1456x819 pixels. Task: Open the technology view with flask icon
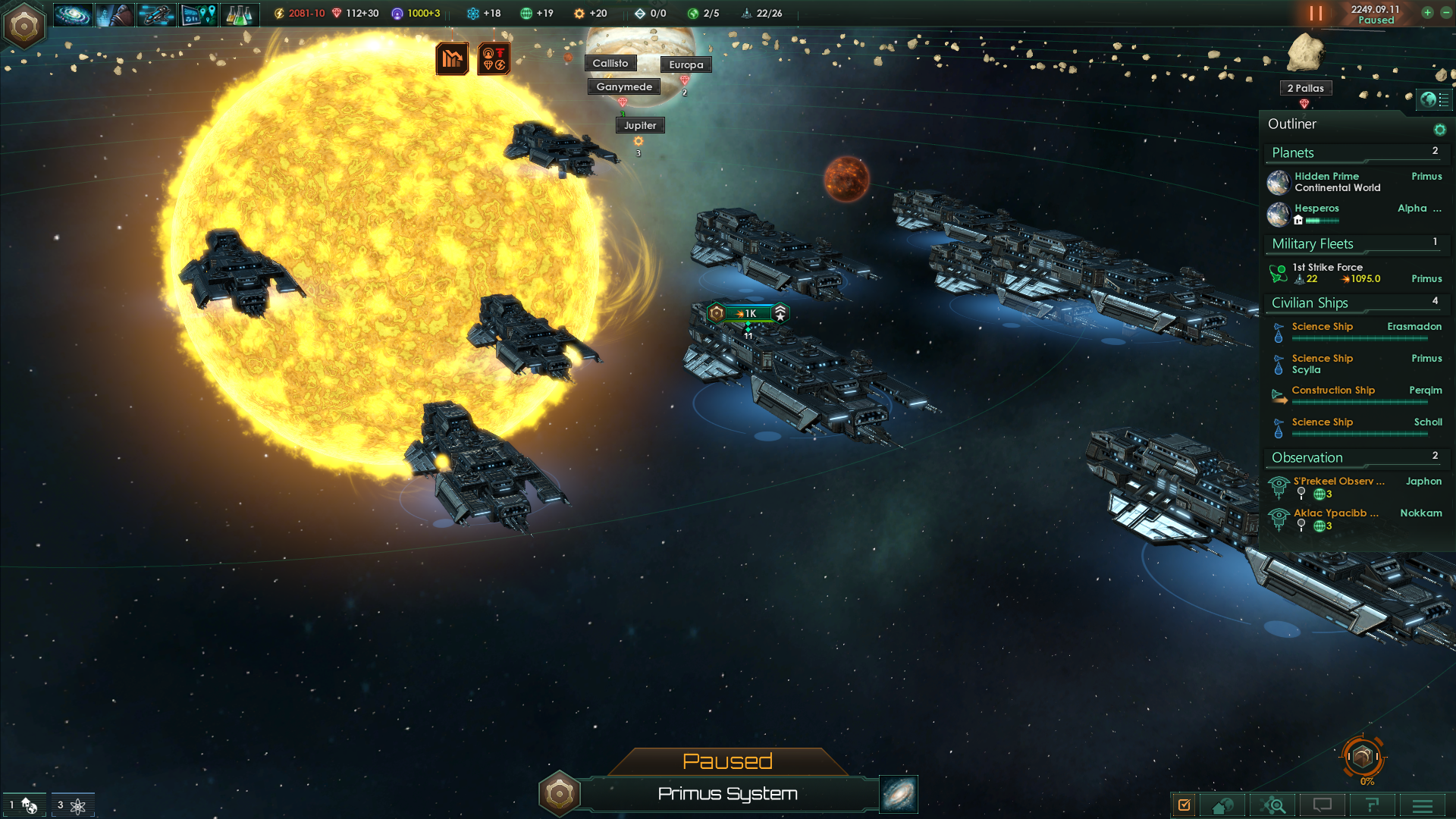pos(239,14)
